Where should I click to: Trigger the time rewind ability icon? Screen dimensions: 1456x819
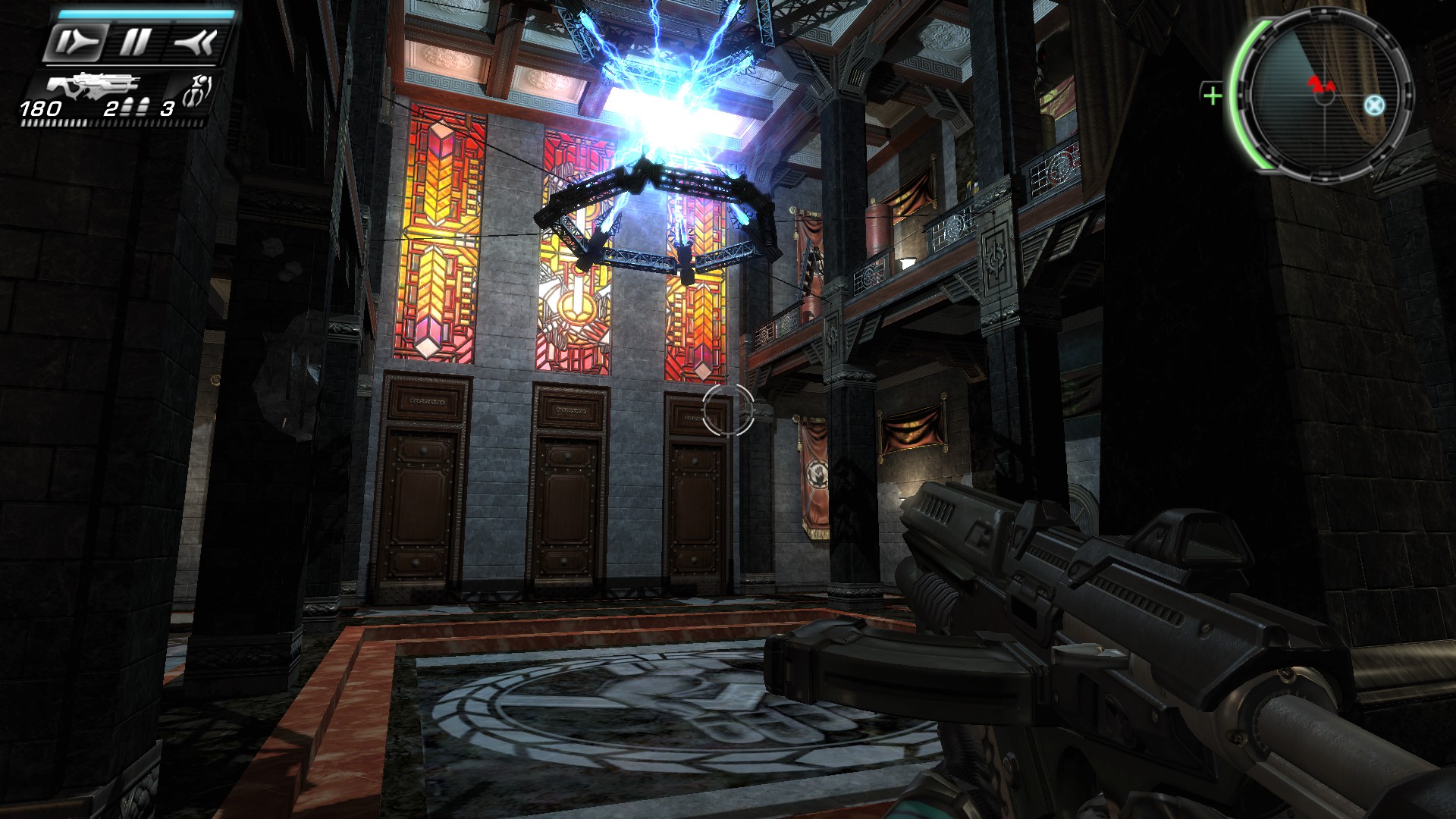coord(195,40)
